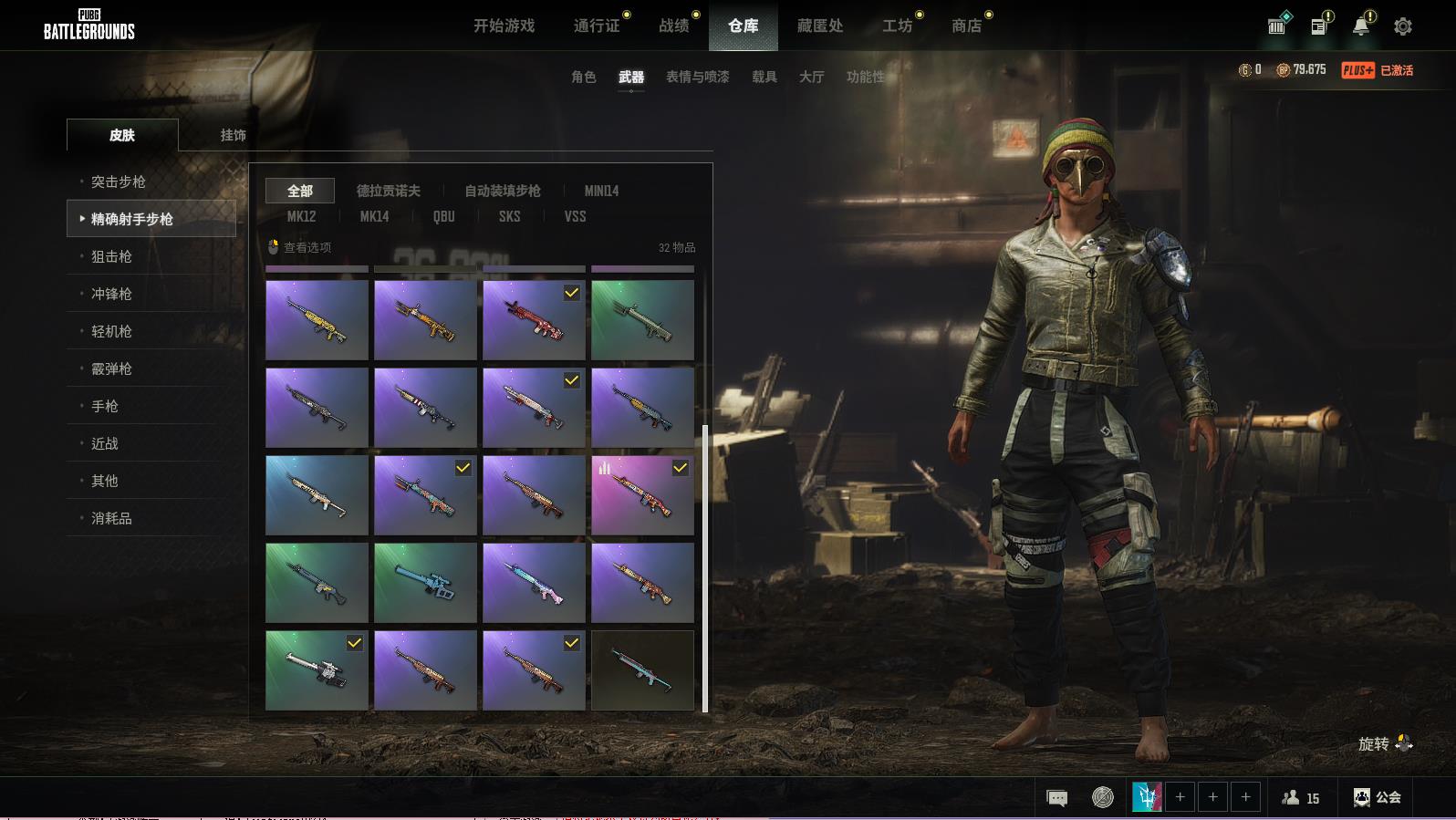The height and width of the screenshot is (820, 1456).
Task: Filter skins by 德拉贡诺夫 Dragunov
Action: click(x=388, y=191)
